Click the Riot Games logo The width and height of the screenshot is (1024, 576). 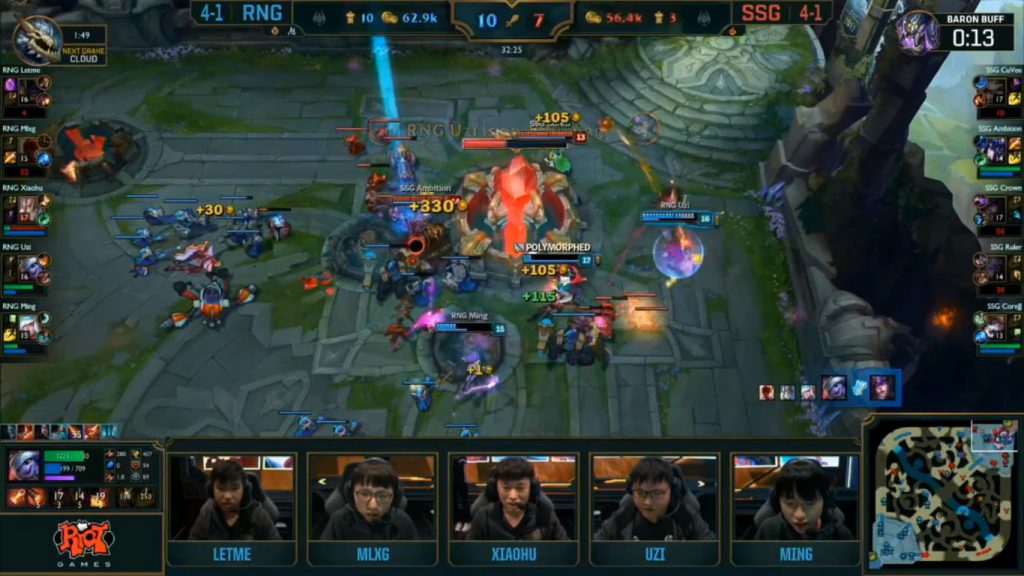(x=82, y=543)
